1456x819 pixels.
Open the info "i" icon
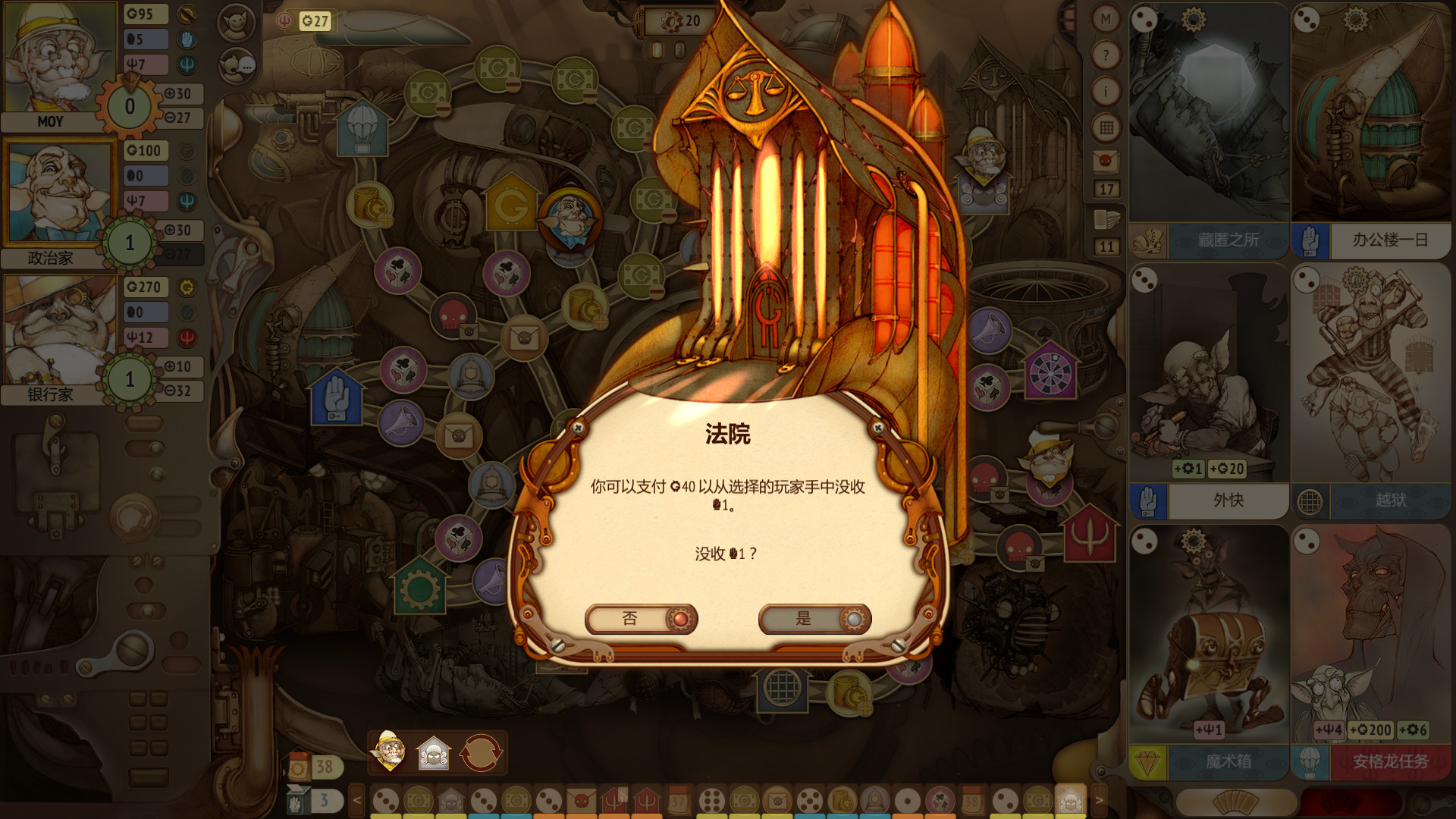coord(1106,90)
